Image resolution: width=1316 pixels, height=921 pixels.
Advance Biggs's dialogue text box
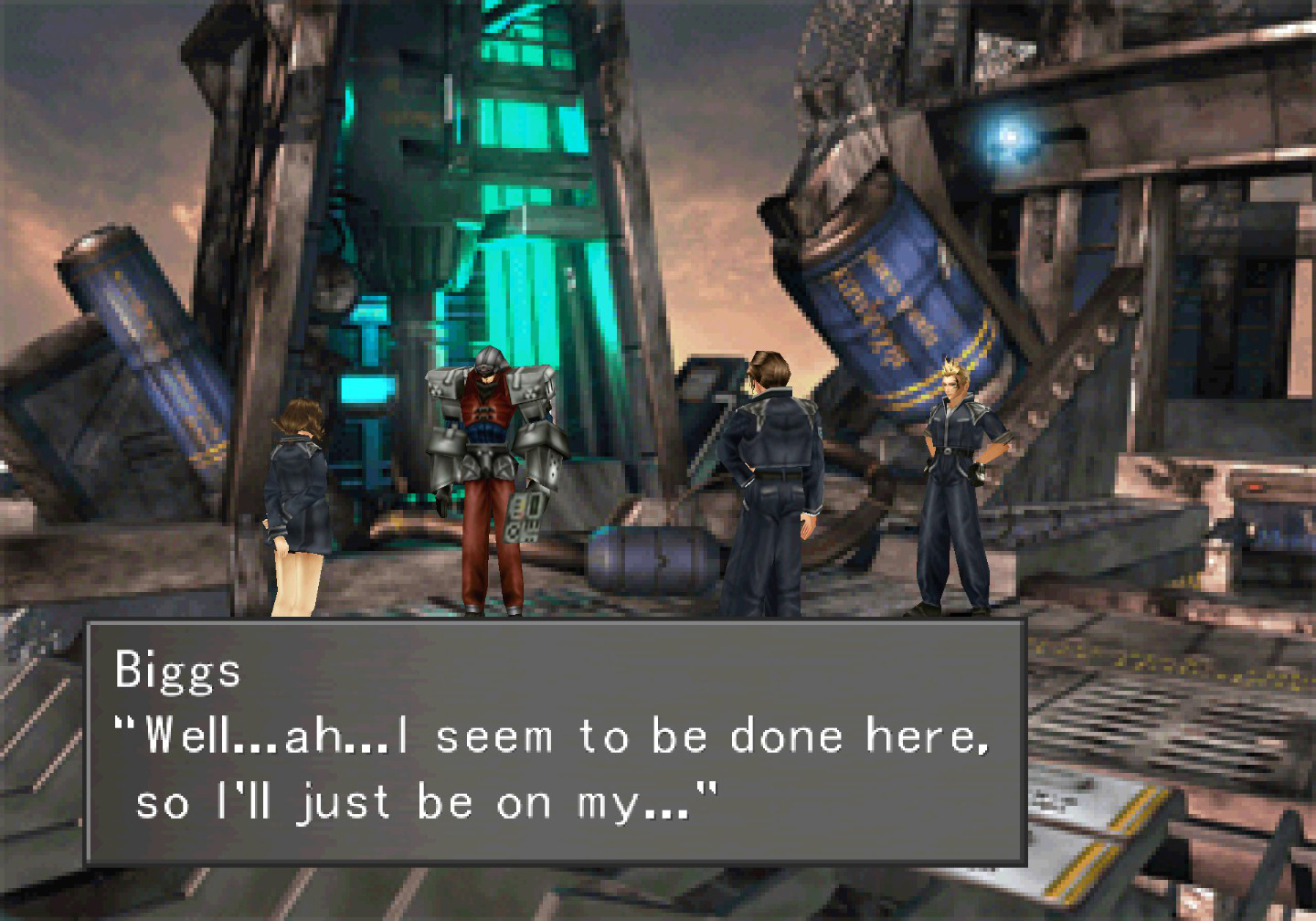(x=556, y=742)
